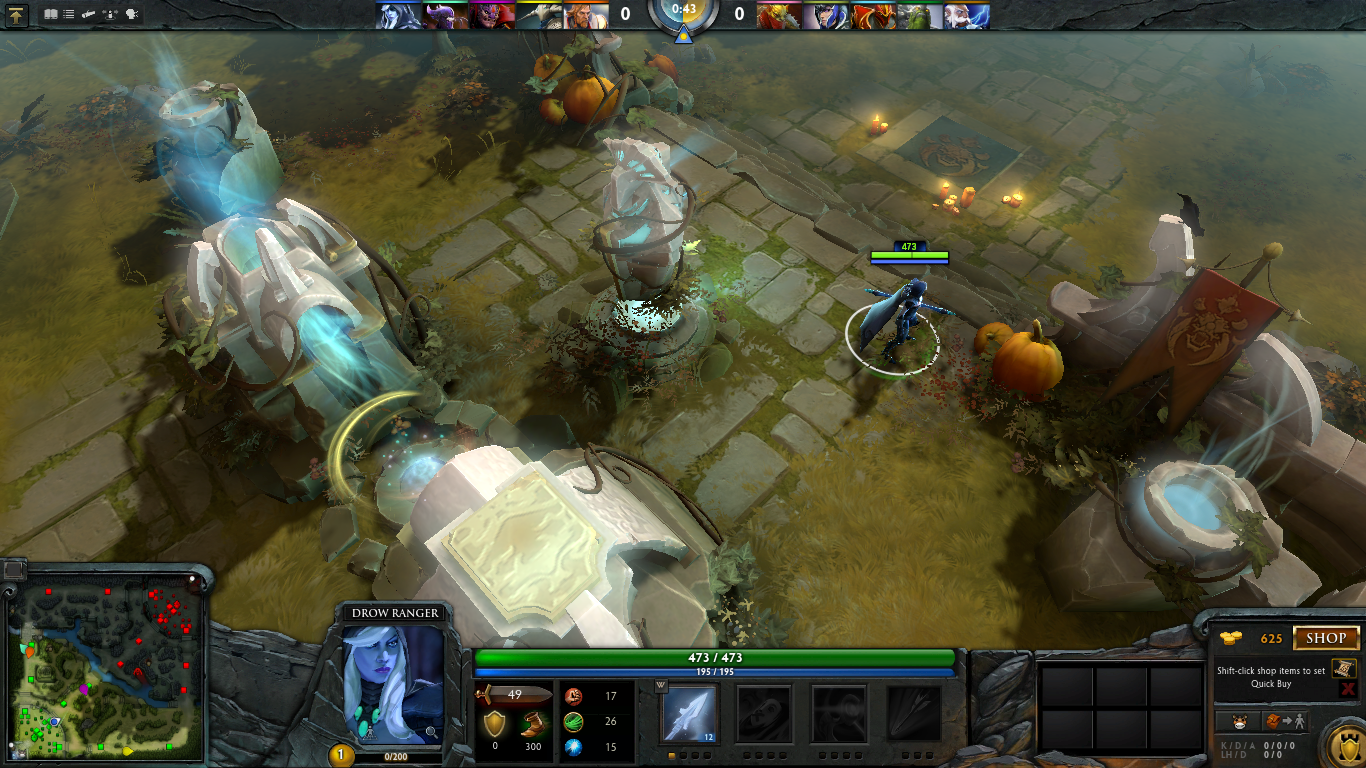Open the combat log spyglass icon
The width and height of the screenshot is (1366, 768).
pyautogui.click(x=88, y=14)
